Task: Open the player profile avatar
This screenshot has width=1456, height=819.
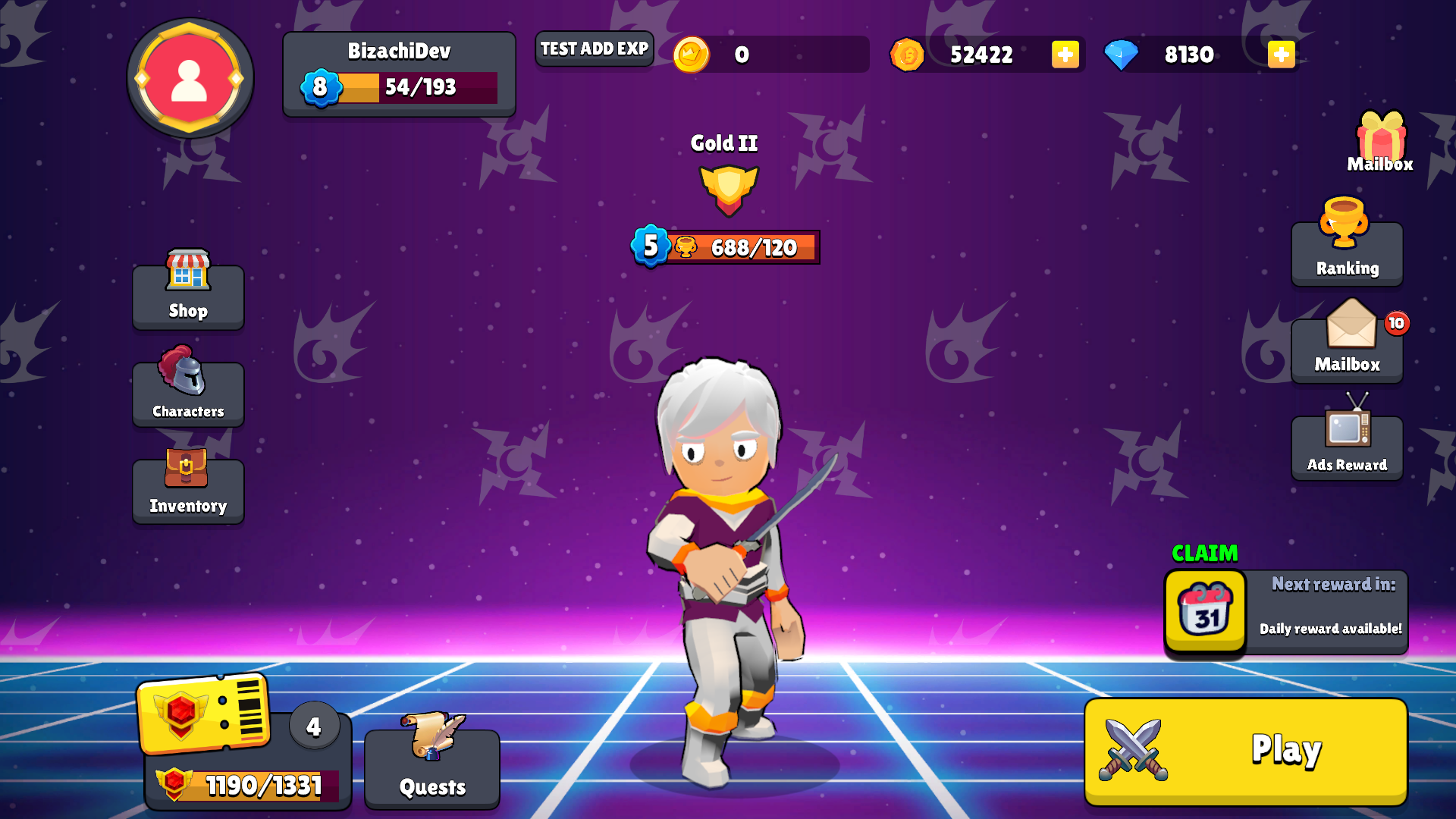Action: pos(190,80)
